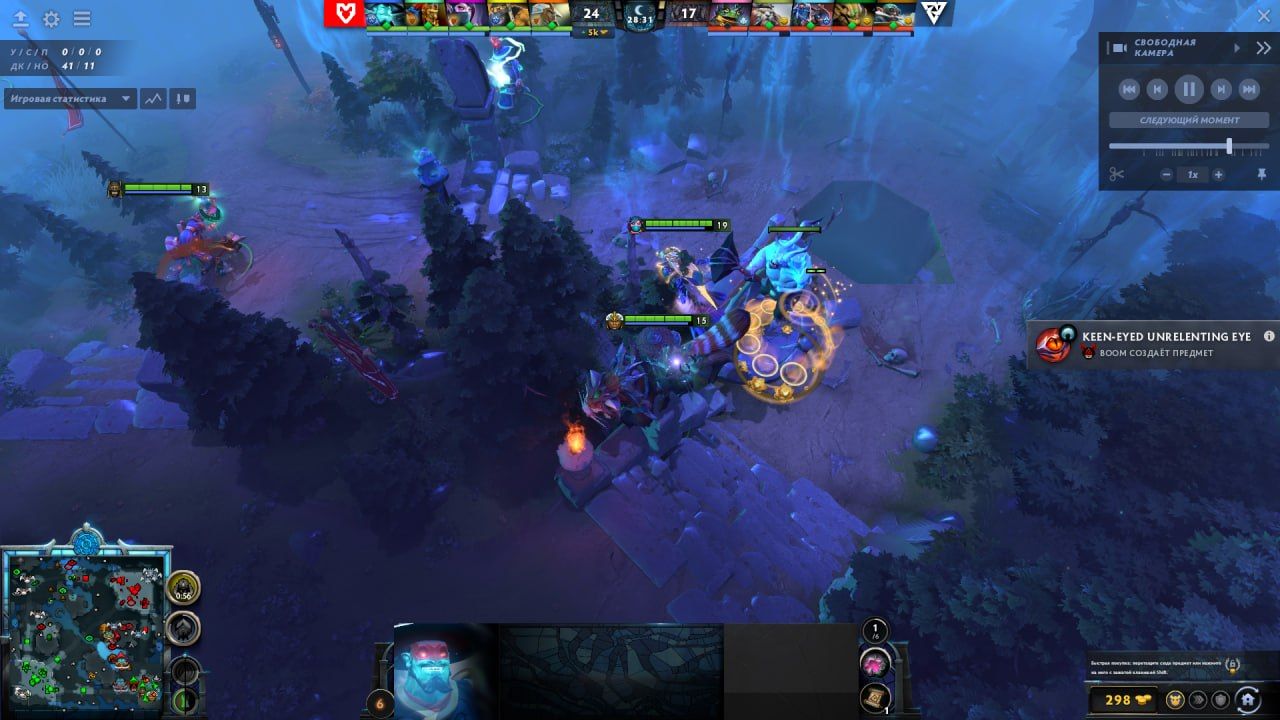Viewport: 1280px width, 720px height.
Task: Select the free camera icon in playback panel
Action: (1121, 47)
